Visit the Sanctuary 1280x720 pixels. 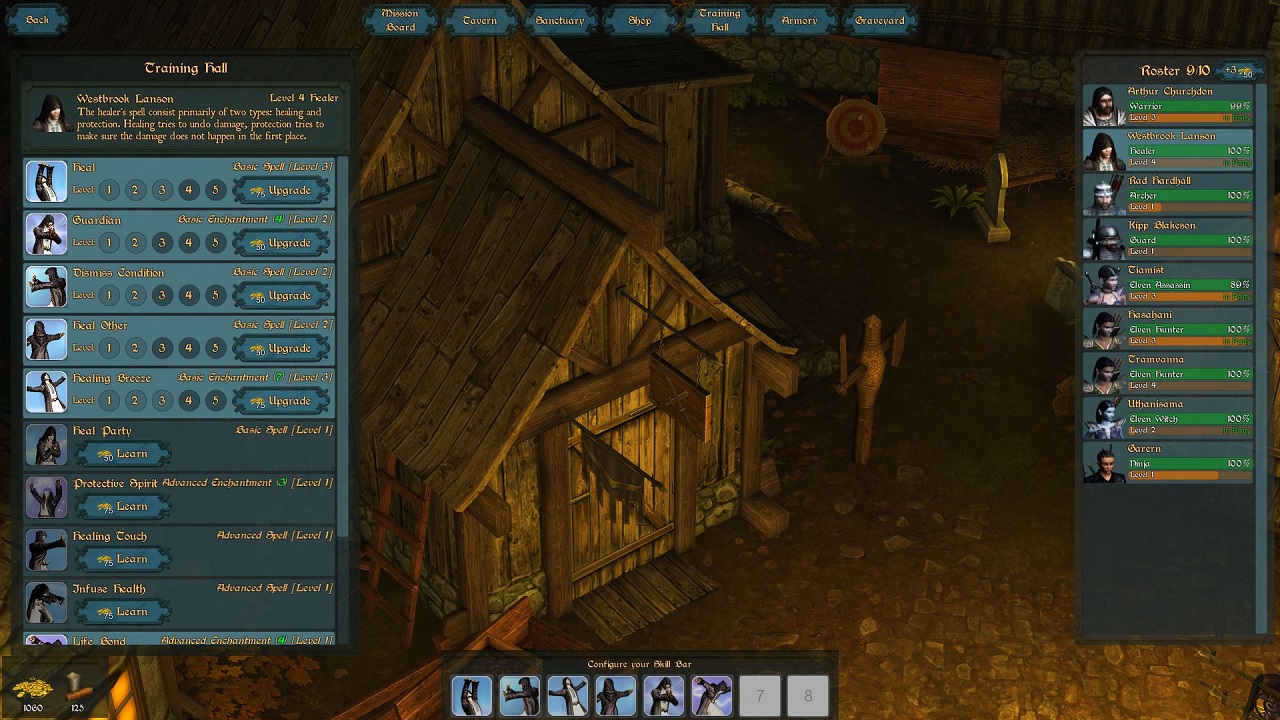(x=559, y=20)
